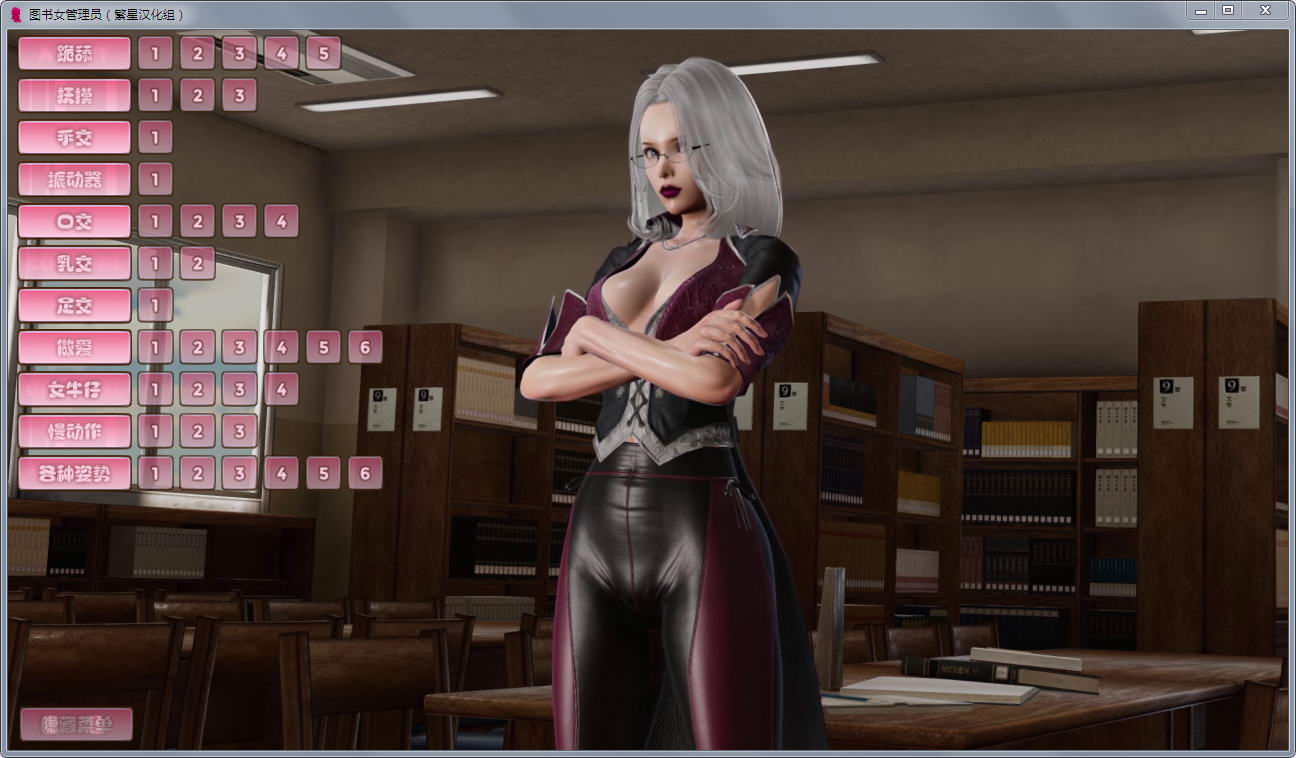Viewport: 1296px width, 758px height.
Task: Activate the 振动器 scene
Action: pyautogui.click(x=73, y=179)
